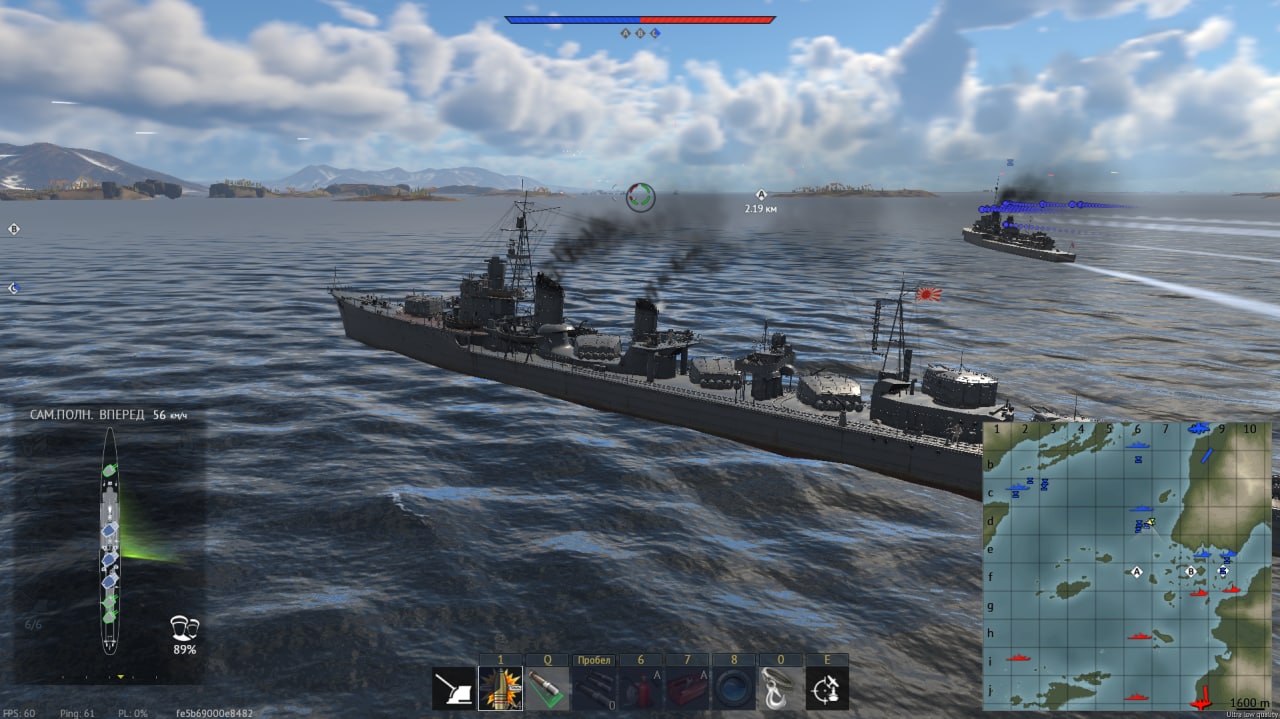Viewport: 1280px width, 719px height.
Task: Select the tow hook icon
Action: (x=780, y=689)
